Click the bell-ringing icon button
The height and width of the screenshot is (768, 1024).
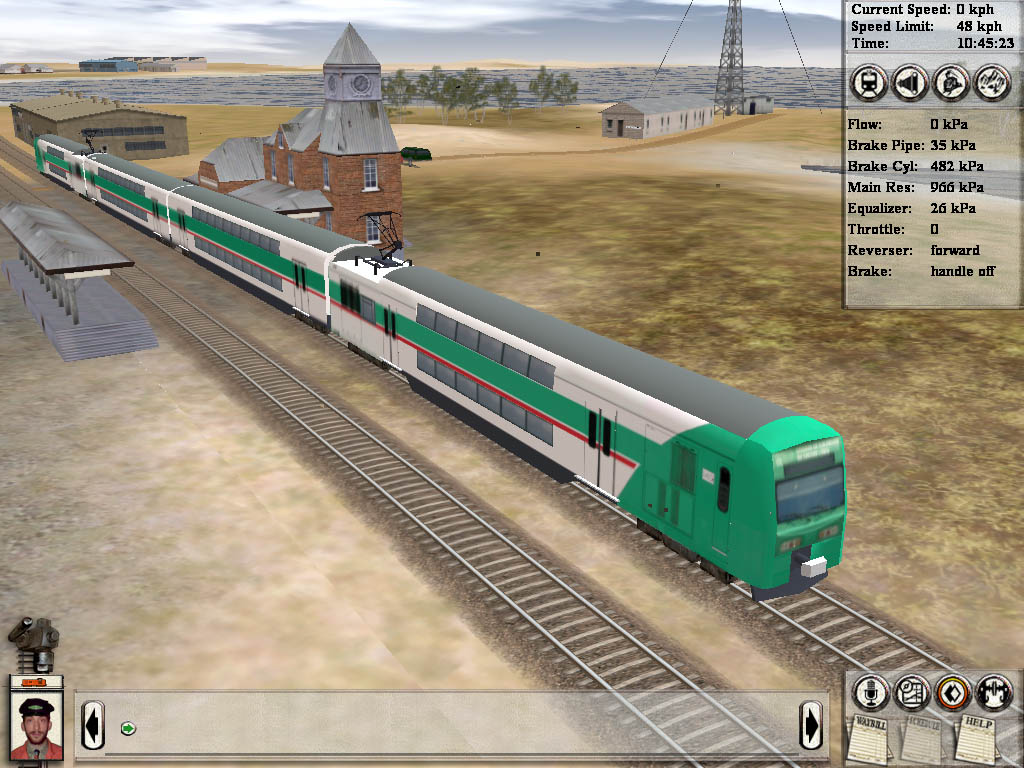pyautogui.click(x=951, y=83)
